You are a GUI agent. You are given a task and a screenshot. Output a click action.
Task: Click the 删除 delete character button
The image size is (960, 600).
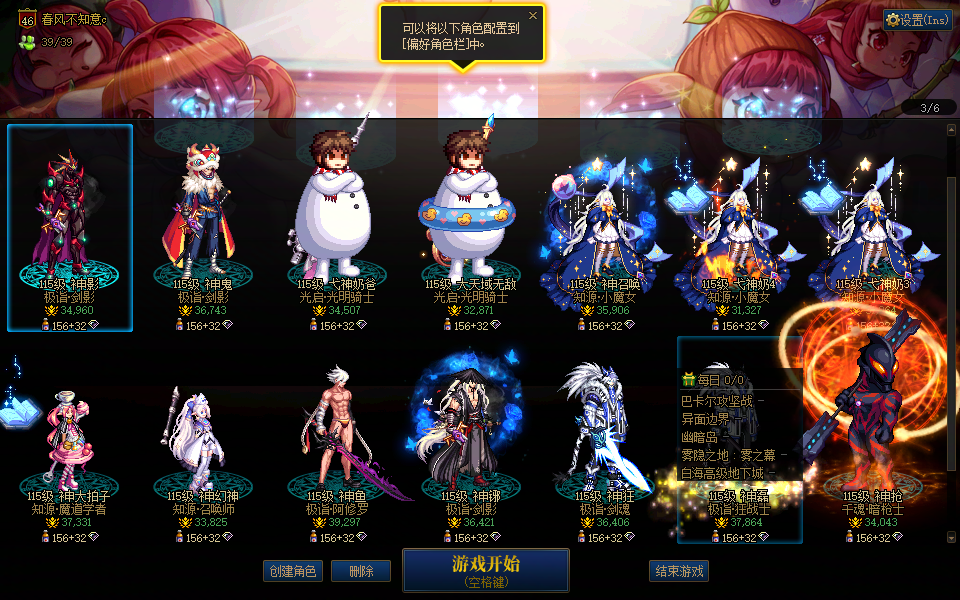(360, 571)
